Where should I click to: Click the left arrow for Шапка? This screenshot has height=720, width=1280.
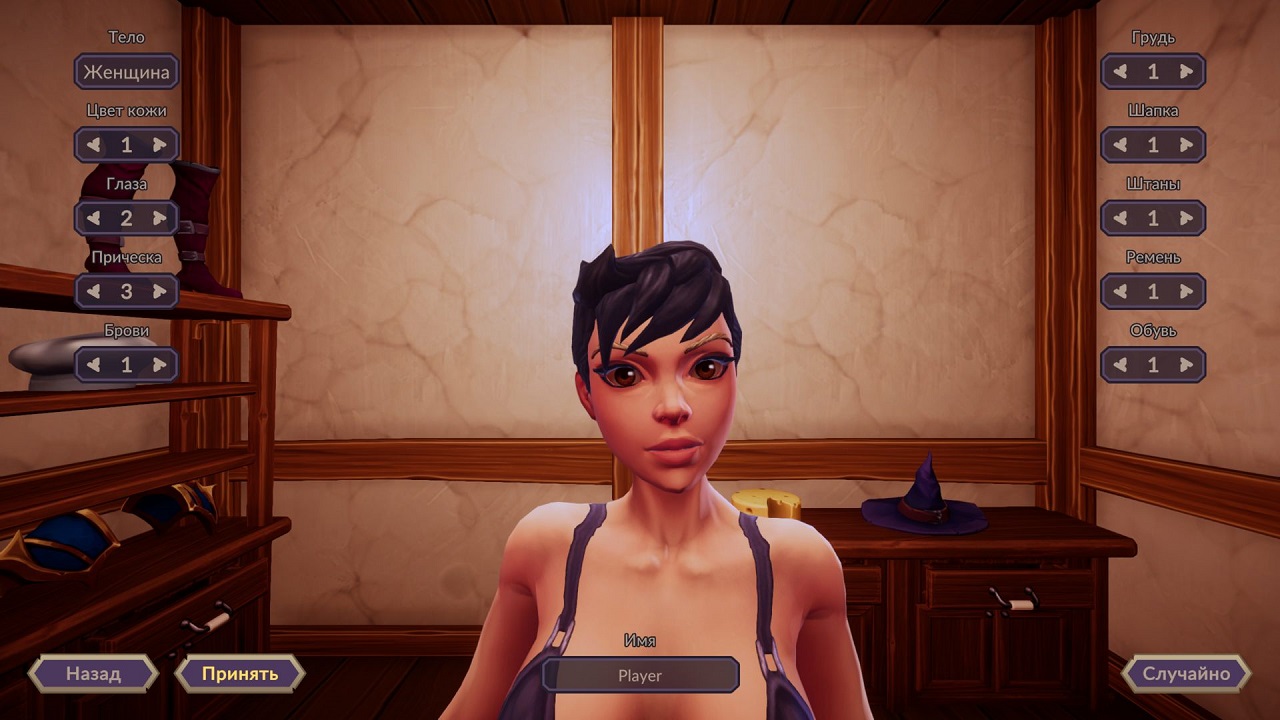coord(1121,145)
